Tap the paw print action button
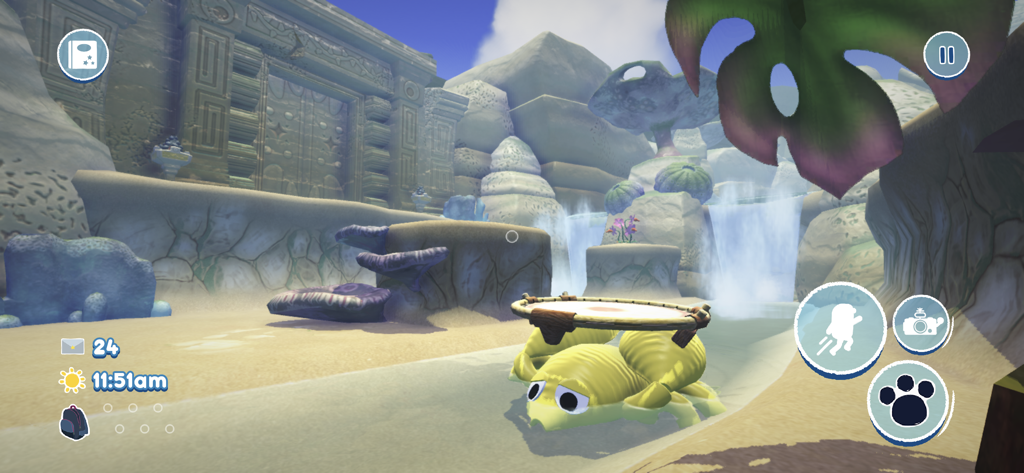 (908, 401)
